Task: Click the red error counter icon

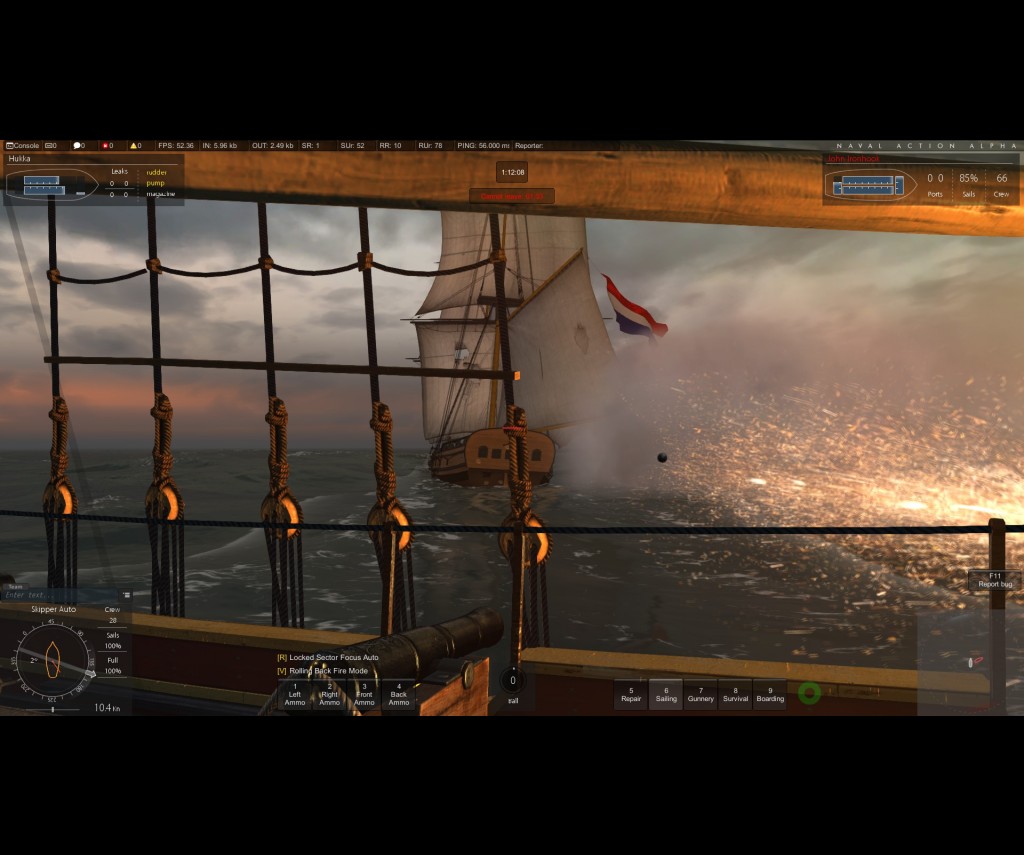Action: [x=106, y=146]
